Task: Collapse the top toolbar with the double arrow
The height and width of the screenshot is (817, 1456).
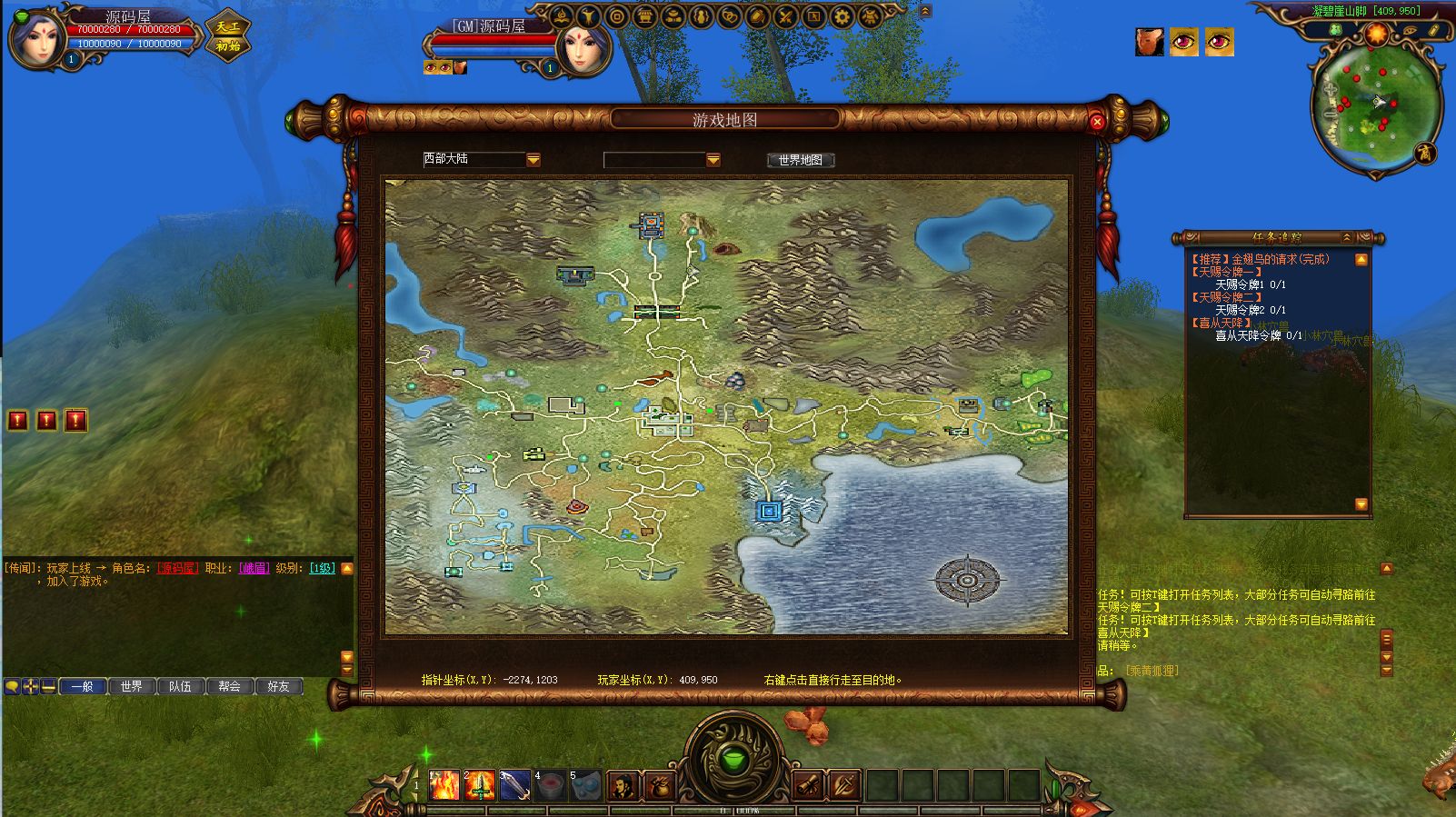Action: 925,12
